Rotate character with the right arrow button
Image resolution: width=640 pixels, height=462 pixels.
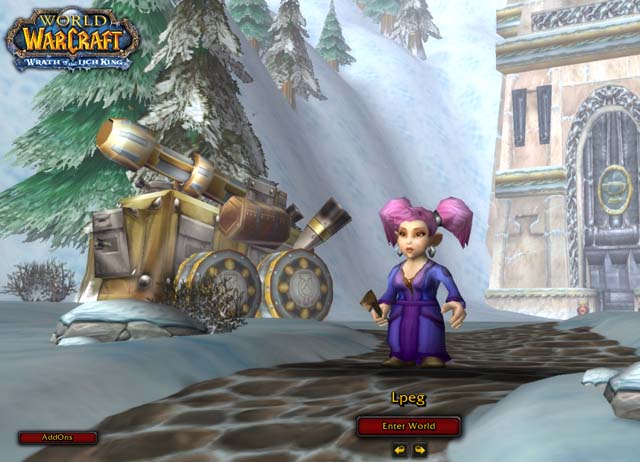[420, 450]
